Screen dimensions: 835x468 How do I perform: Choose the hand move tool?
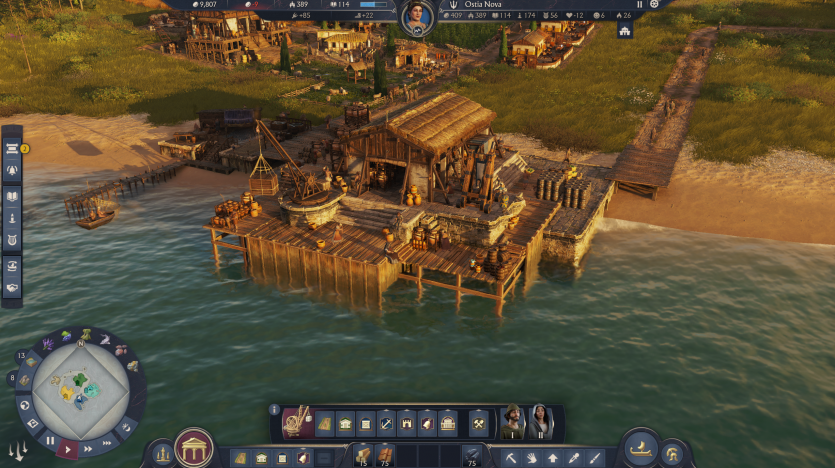pyautogui.click(x=531, y=458)
